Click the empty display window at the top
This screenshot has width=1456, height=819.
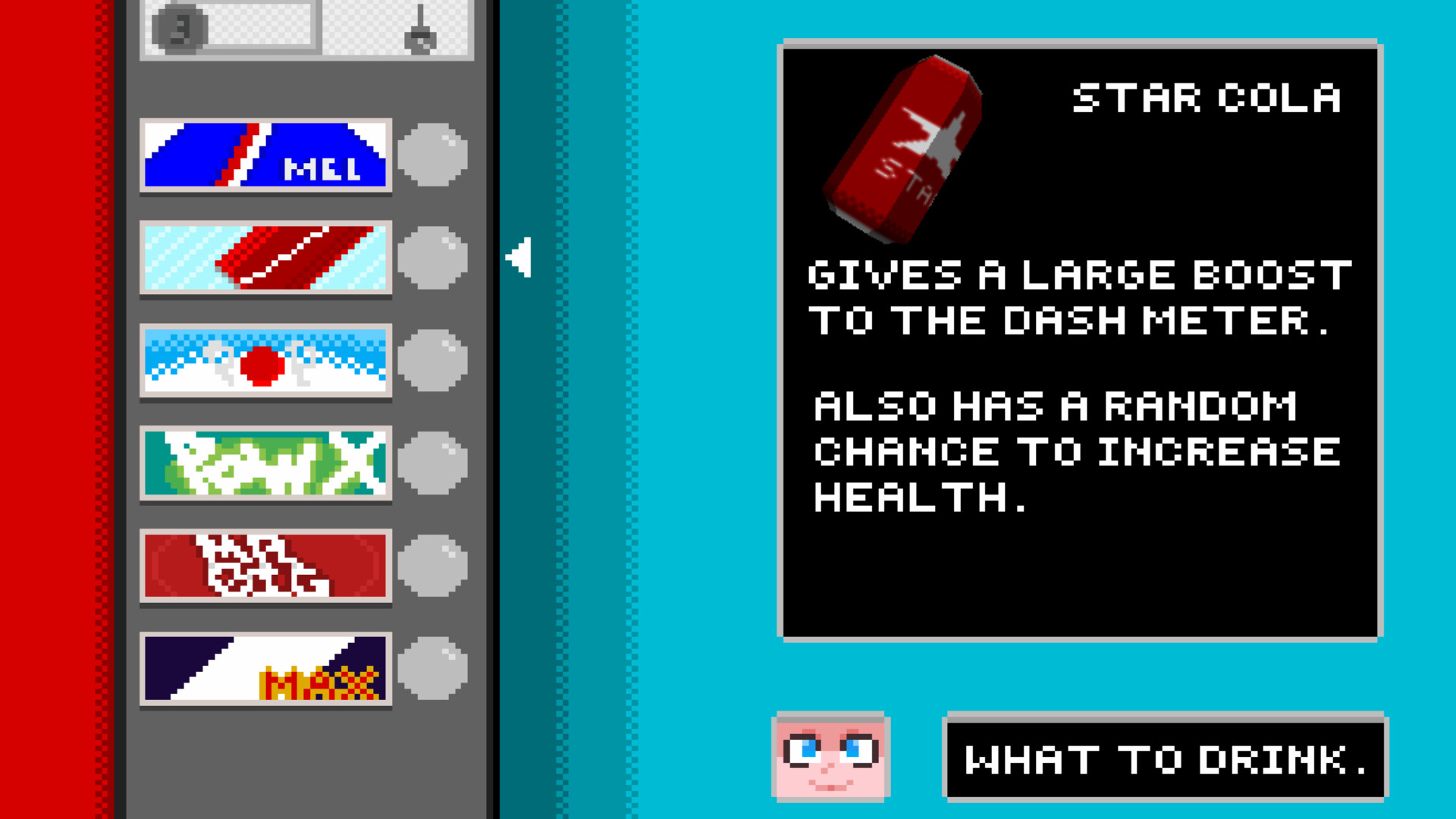[x=250, y=23]
